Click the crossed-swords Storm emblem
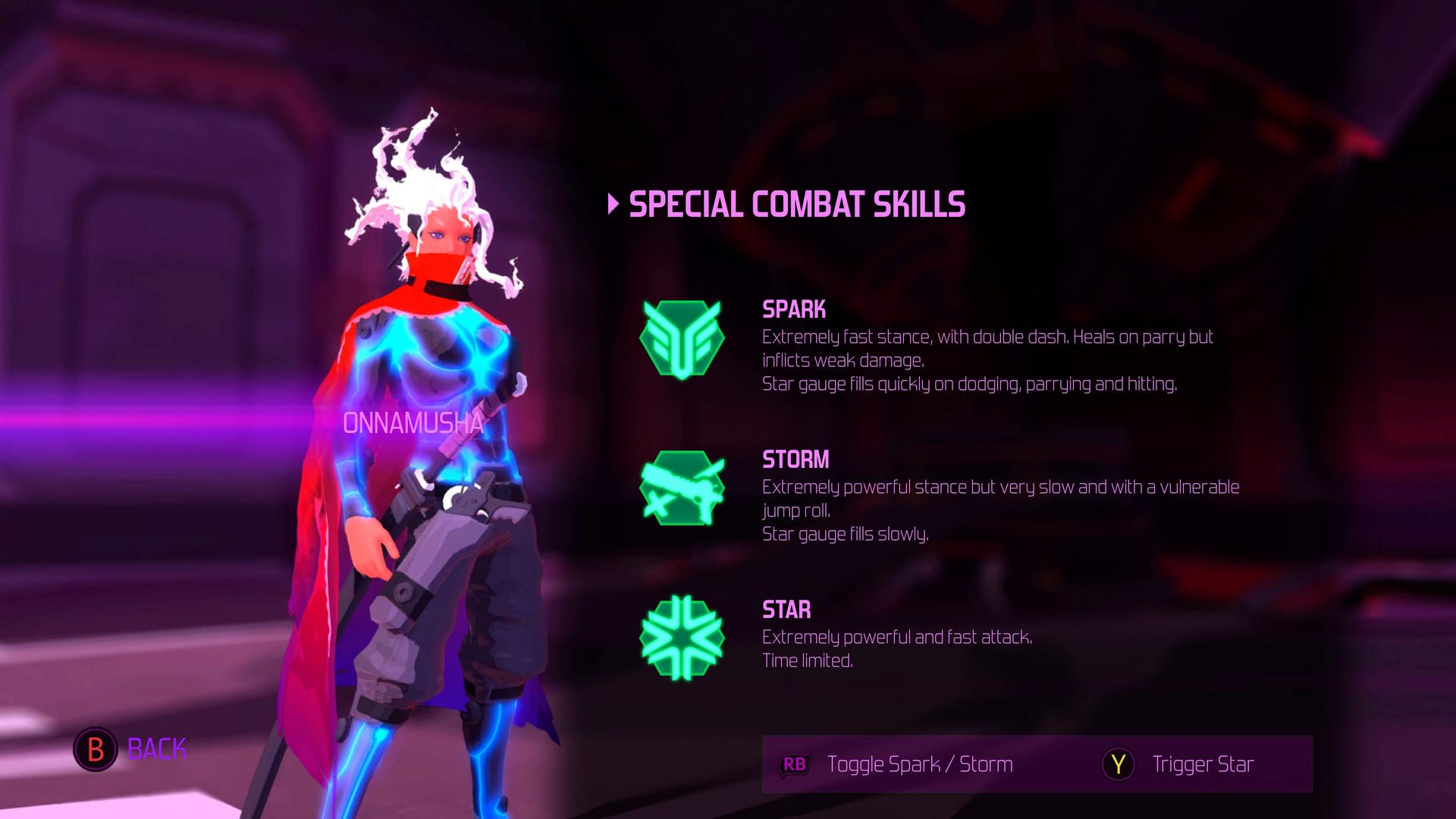1456x819 pixels. (681, 490)
